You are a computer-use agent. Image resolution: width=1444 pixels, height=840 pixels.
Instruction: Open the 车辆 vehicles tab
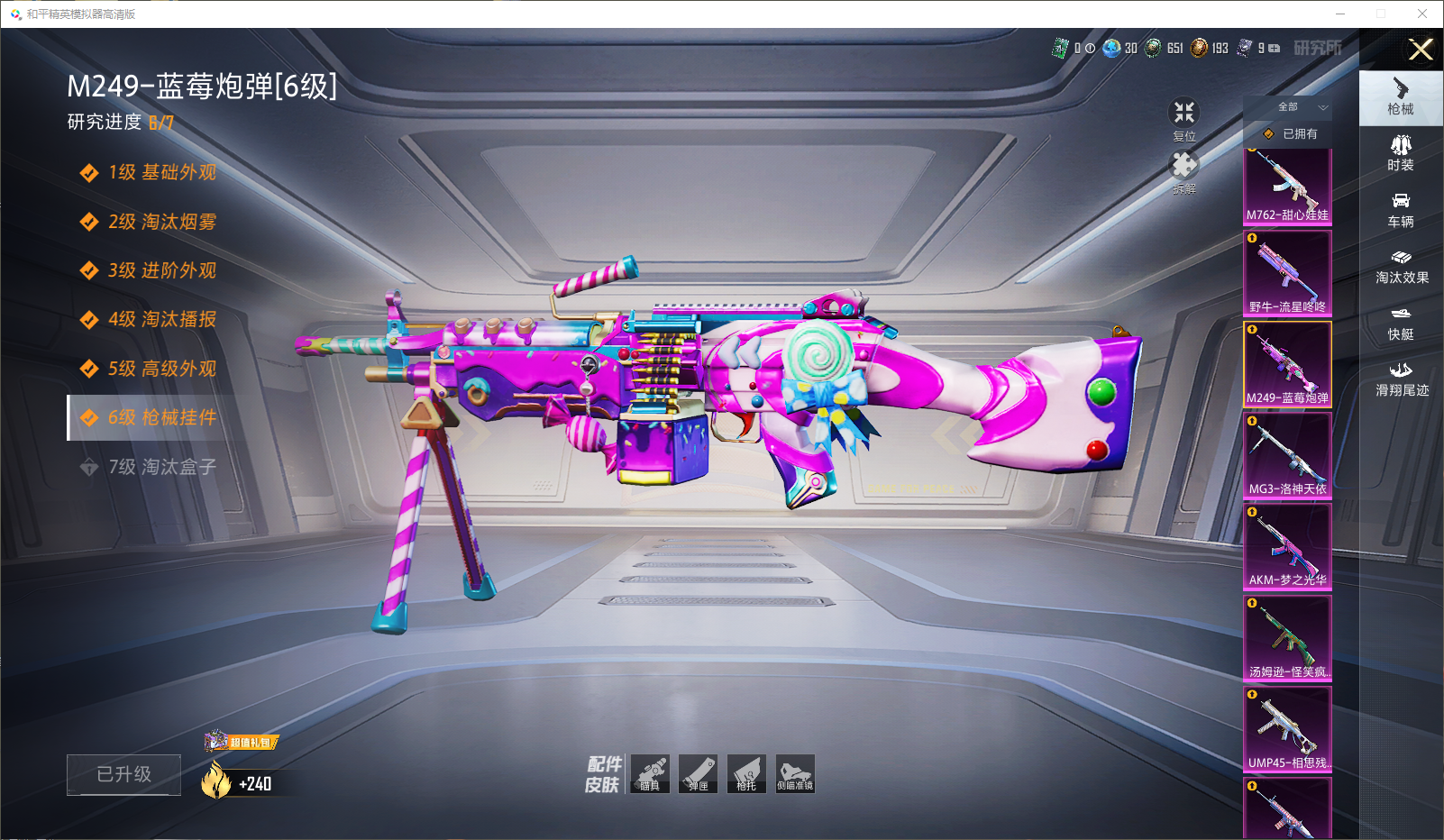click(1401, 210)
